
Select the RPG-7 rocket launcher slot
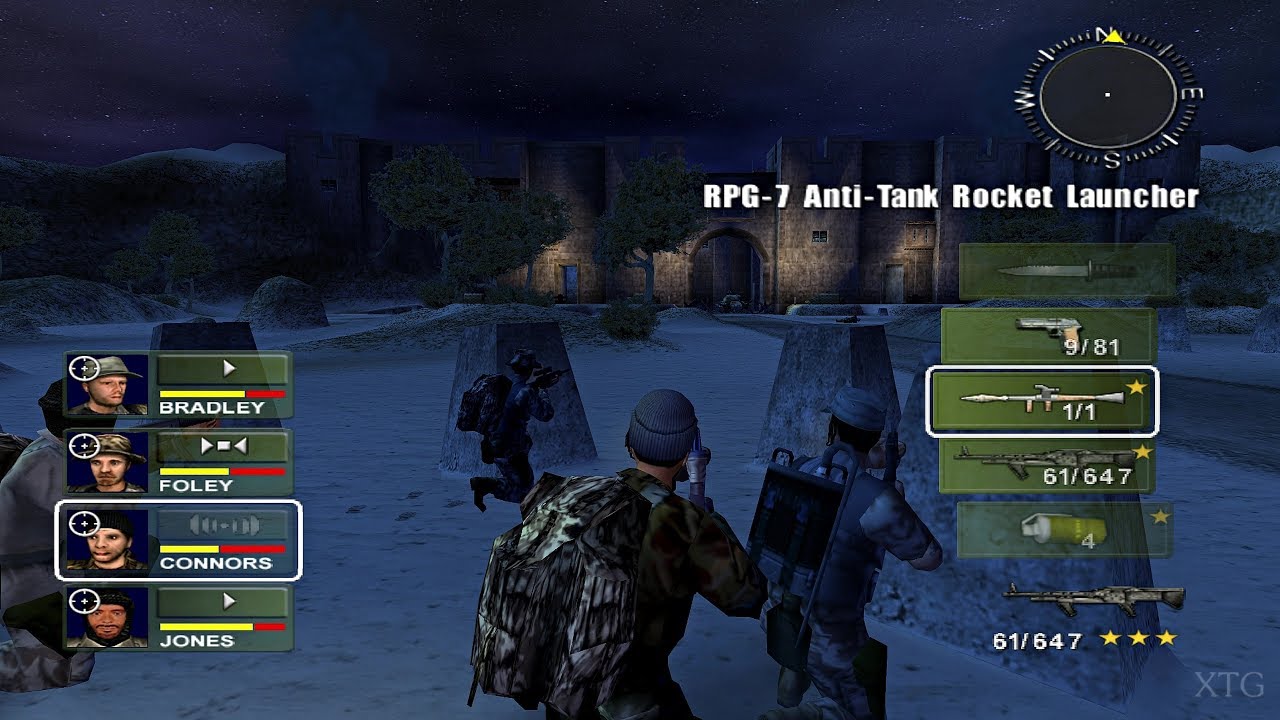click(1050, 400)
